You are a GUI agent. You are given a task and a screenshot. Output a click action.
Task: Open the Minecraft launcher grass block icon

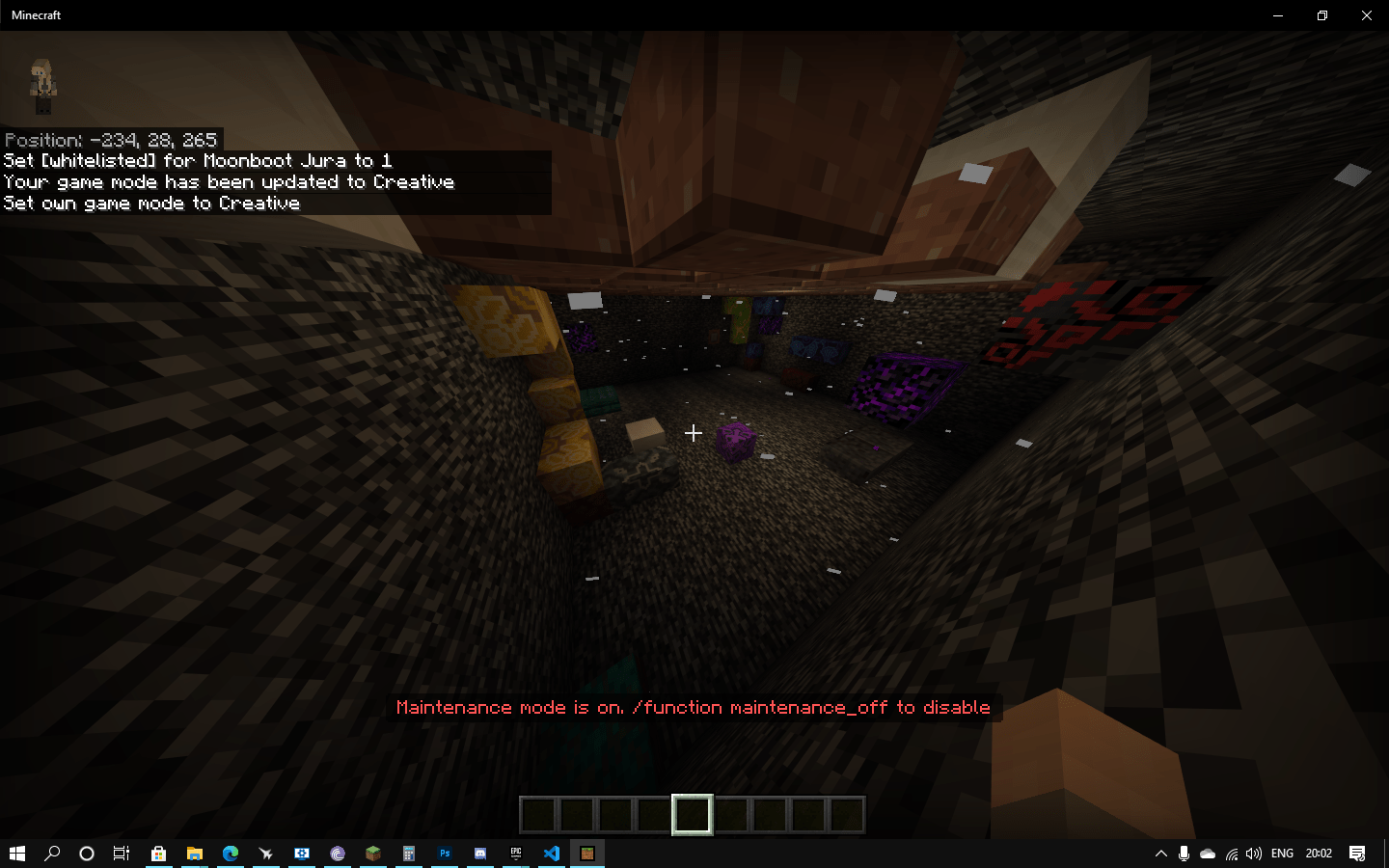(x=373, y=854)
